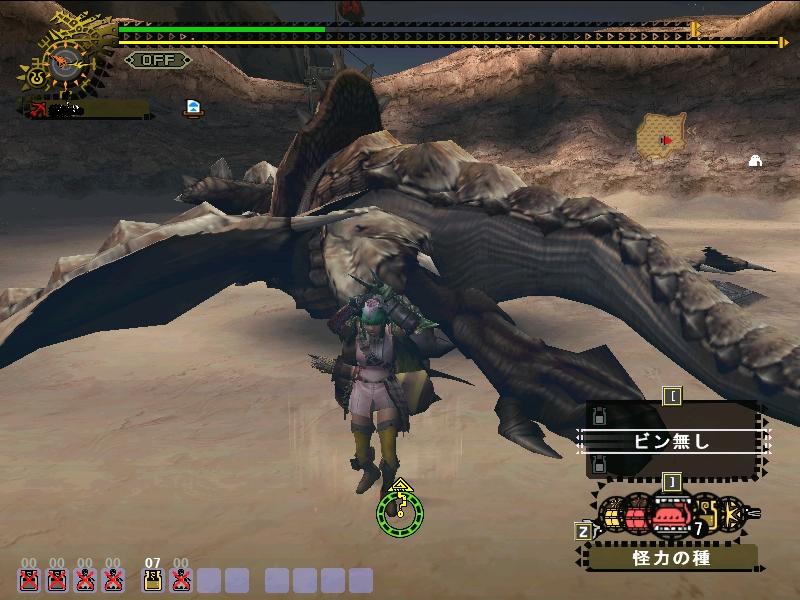This screenshot has width=800, height=600.
Task: Select the yellow coating slot showing 07
Action: (153, 579)
